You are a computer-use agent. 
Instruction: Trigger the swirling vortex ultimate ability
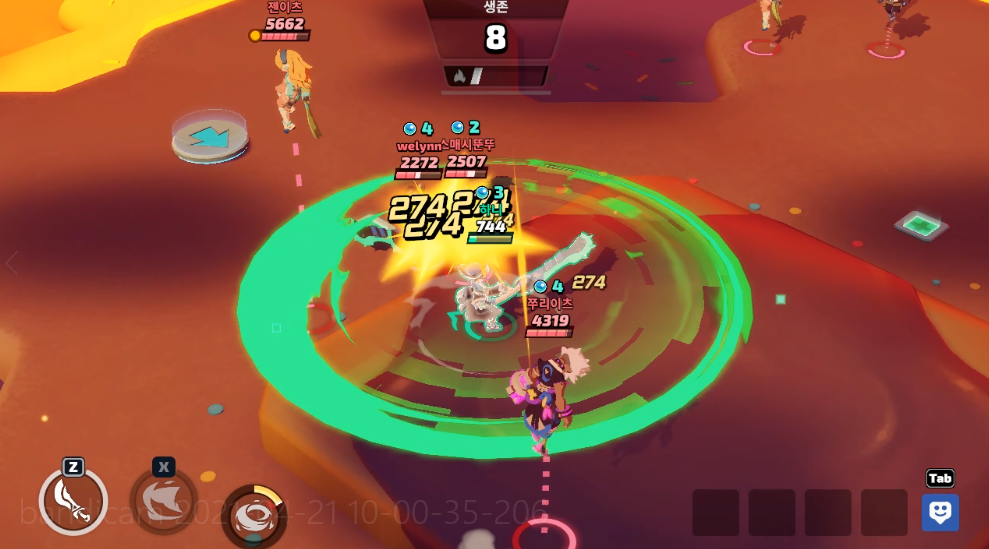[253, 515]
